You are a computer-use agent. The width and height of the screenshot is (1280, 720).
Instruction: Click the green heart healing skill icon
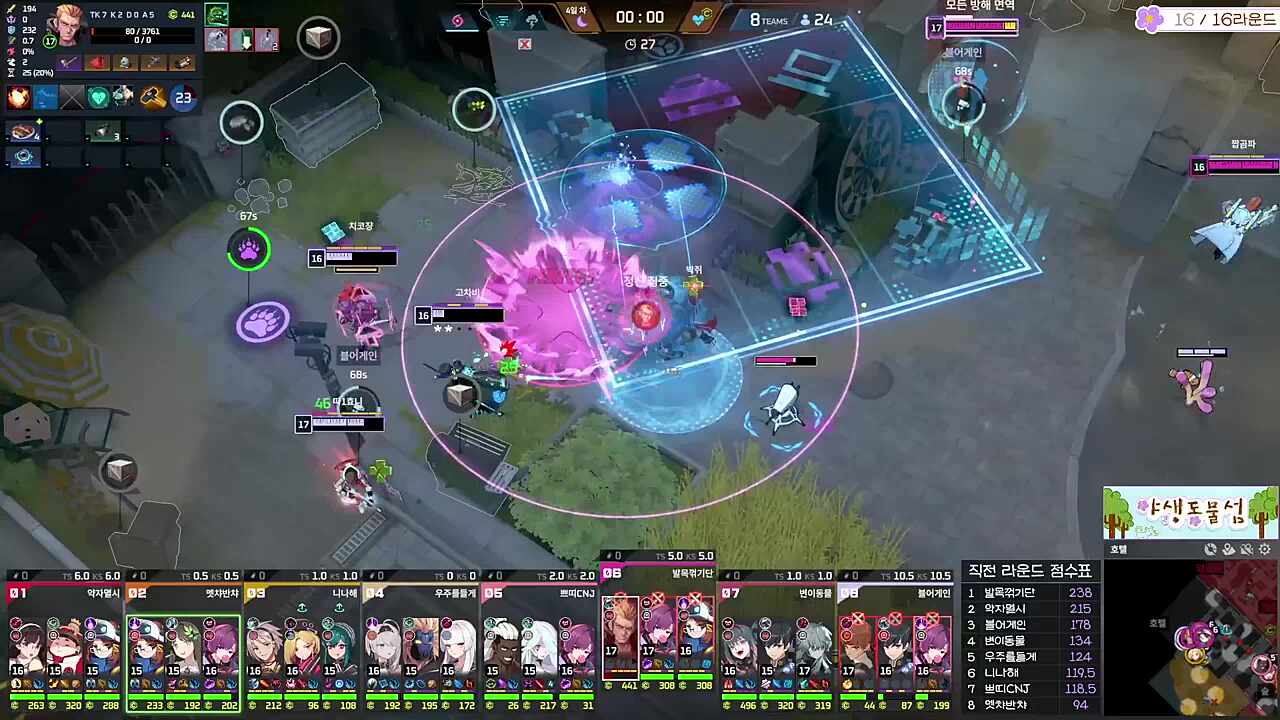pos(99,95)
